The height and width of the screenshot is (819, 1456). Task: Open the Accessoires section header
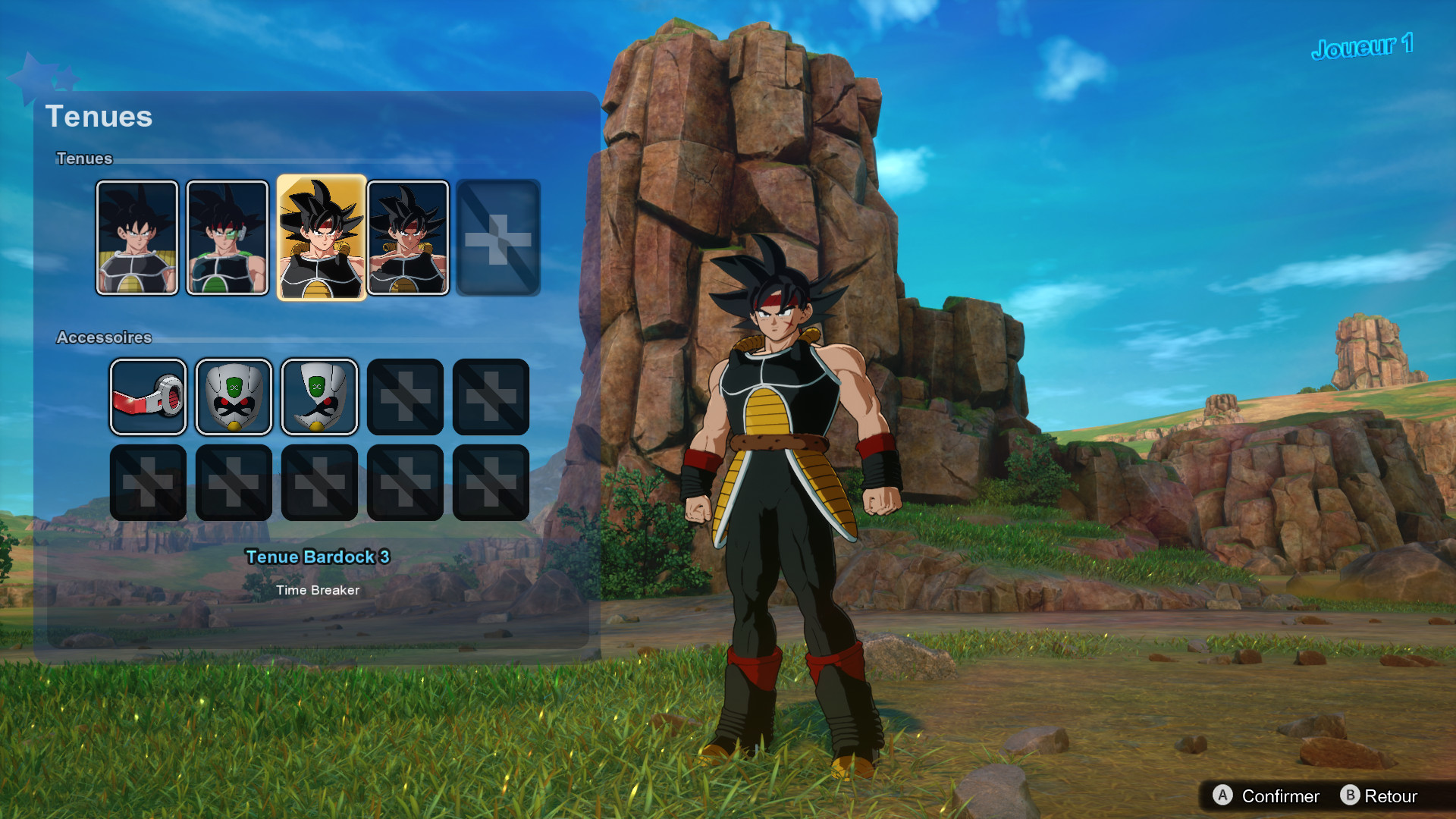pyautogui.click(x=105, y=338)
